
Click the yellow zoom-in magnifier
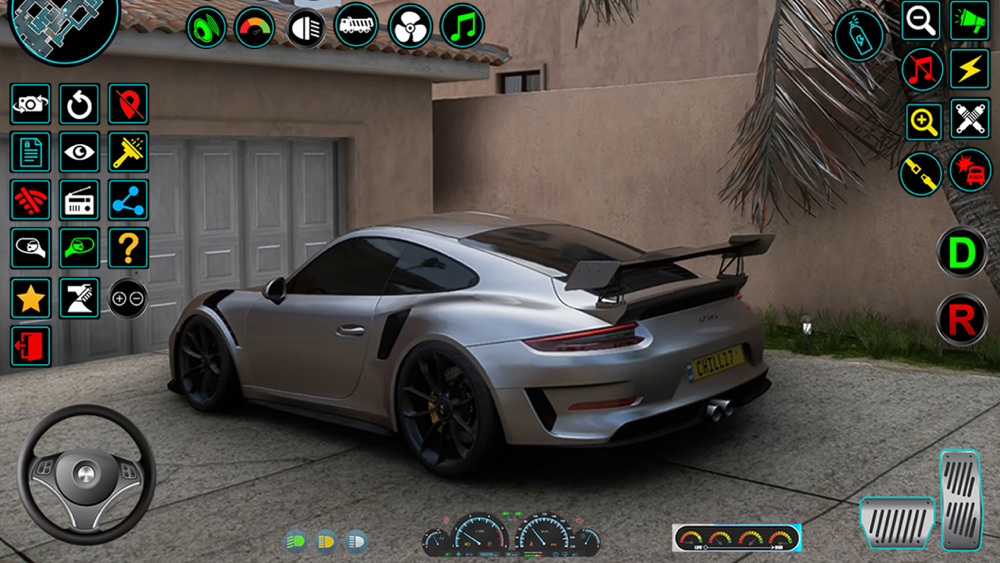tap(923, 122)
